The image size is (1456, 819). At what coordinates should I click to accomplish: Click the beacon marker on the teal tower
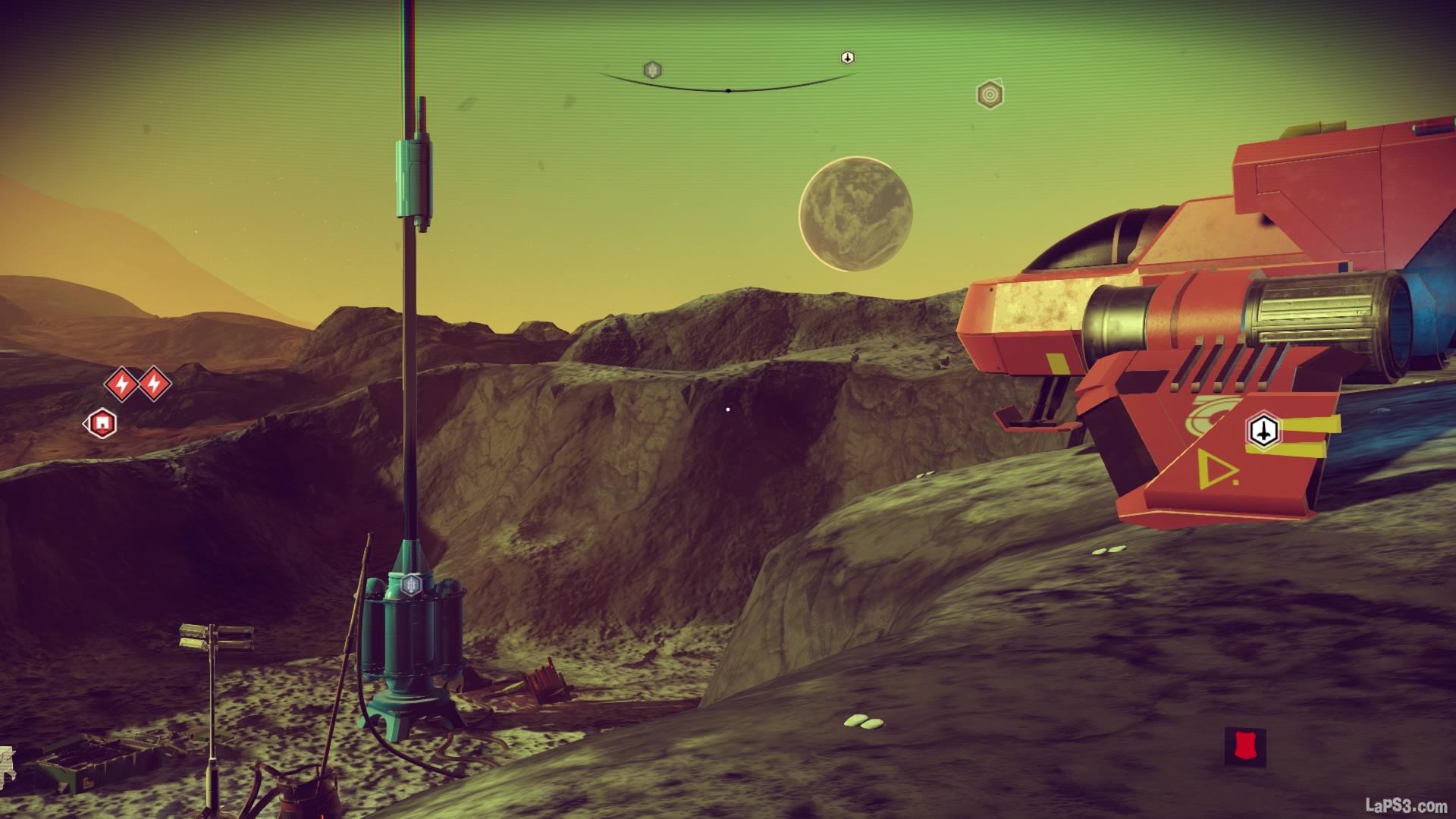click(411, 584)
